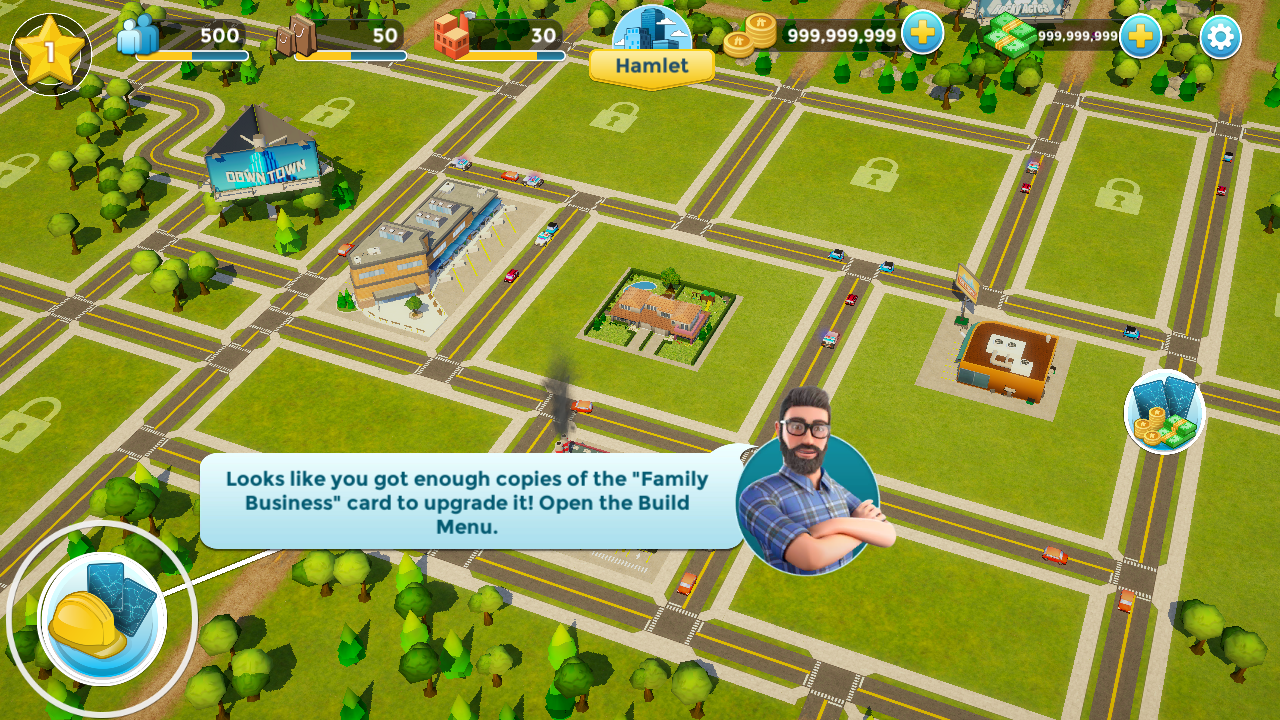Open the settings gear

(x=1220, y=37)
